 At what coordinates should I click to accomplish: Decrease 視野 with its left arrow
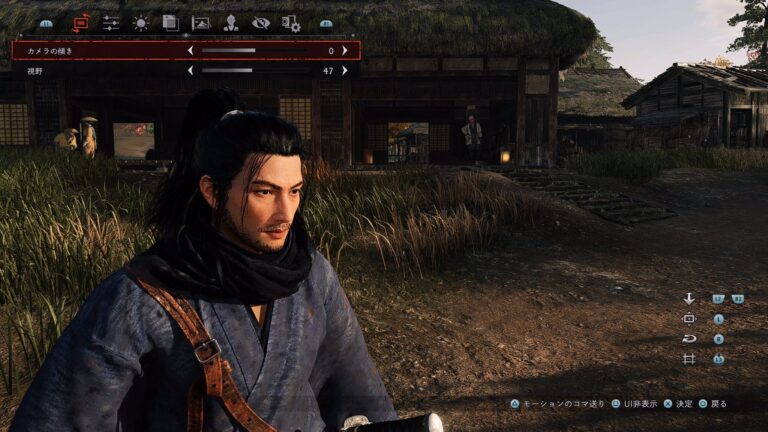190,71
